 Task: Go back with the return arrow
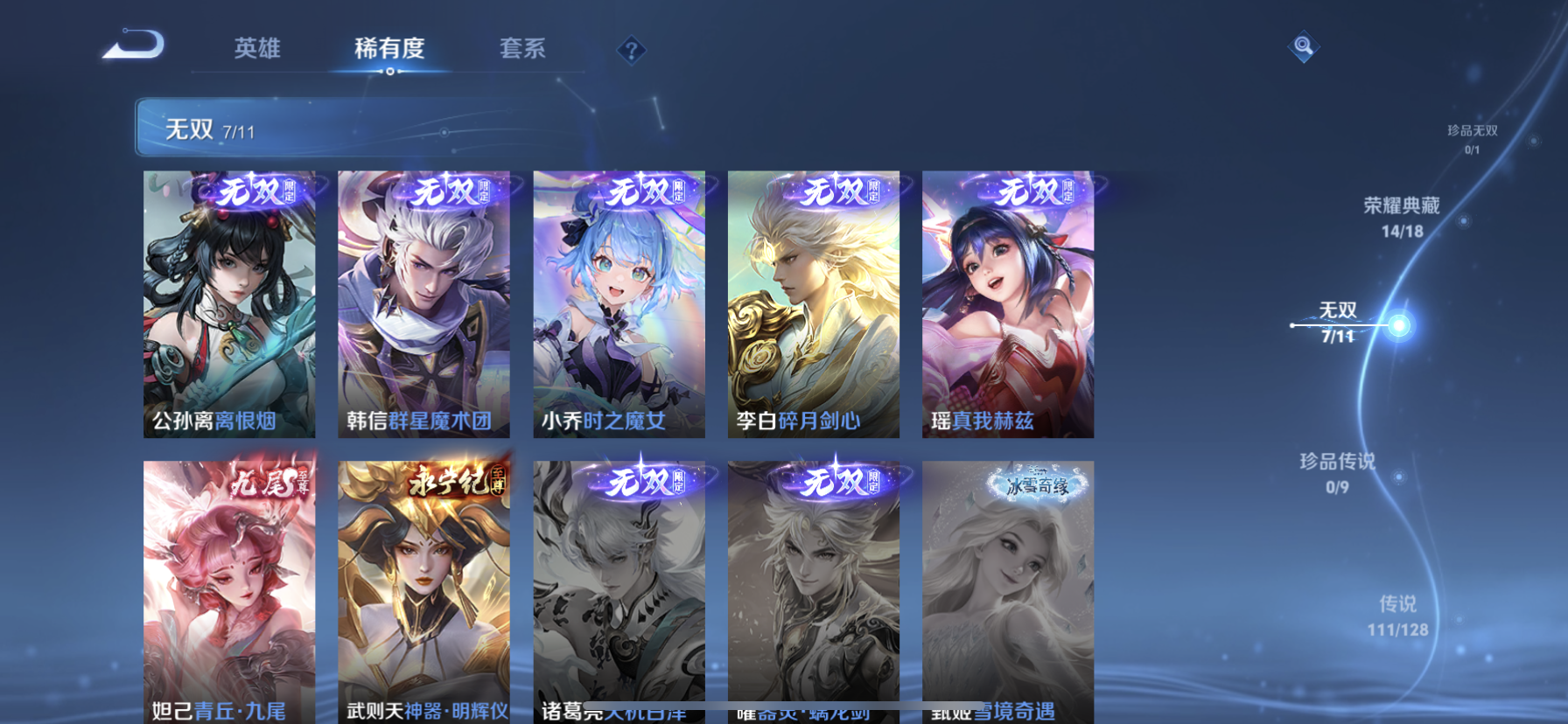click(x=134, y=45)
